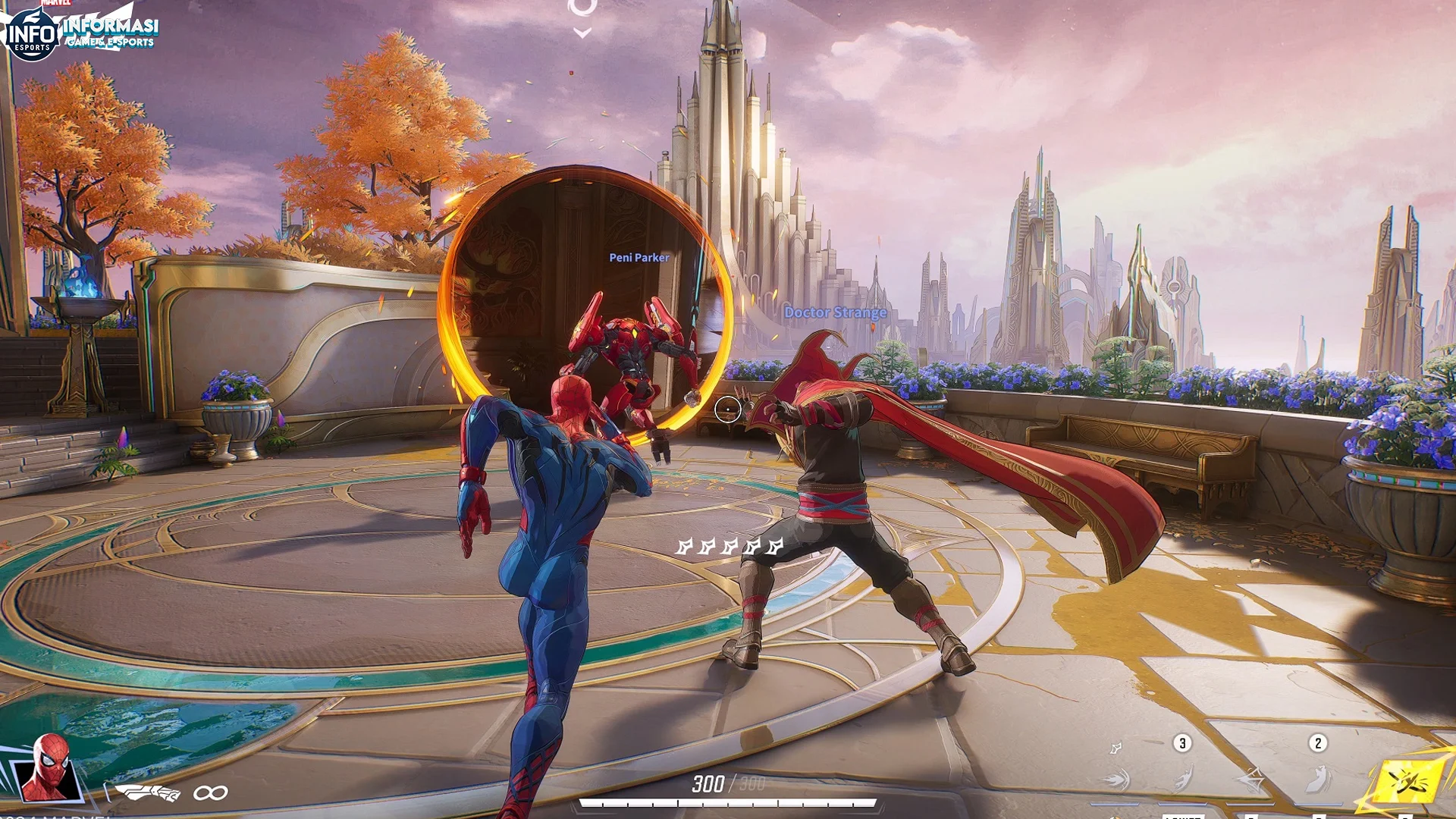Screen dimensions: 1456x819
Task: Click the infinity ammo symbol
Action: pos(209,791)
